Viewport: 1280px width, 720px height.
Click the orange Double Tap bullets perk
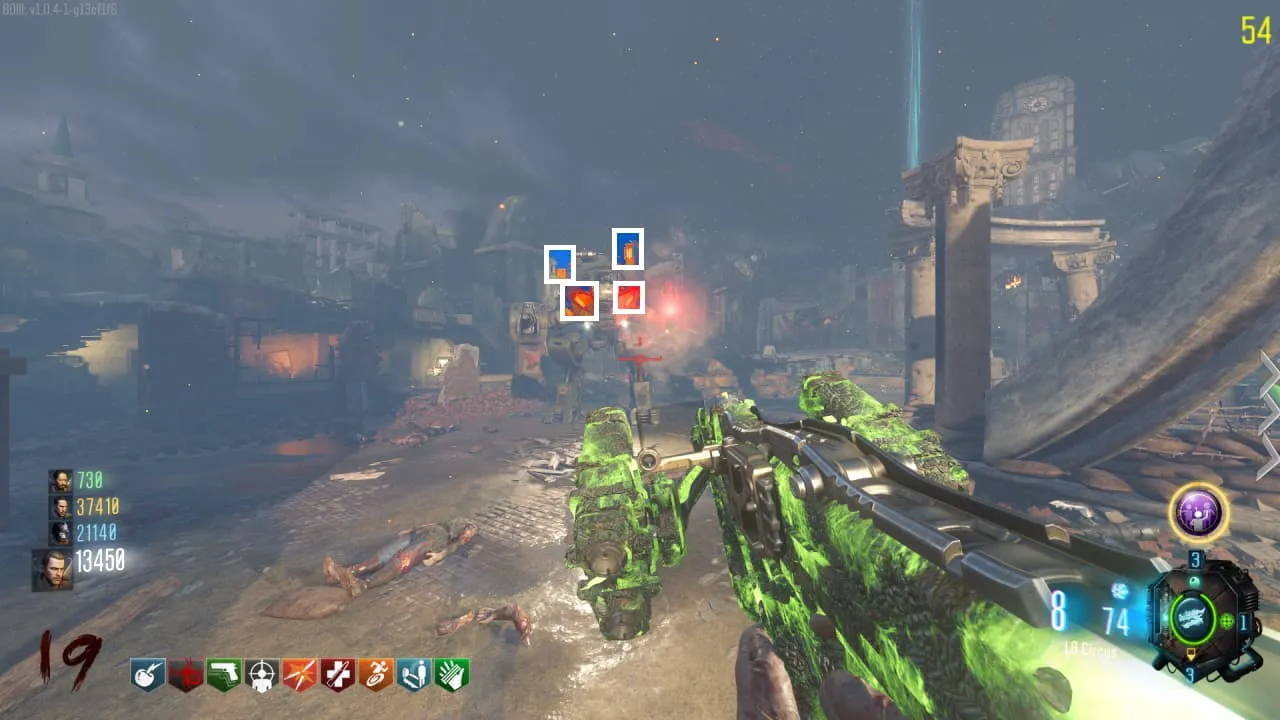click(x=299, y=675)
